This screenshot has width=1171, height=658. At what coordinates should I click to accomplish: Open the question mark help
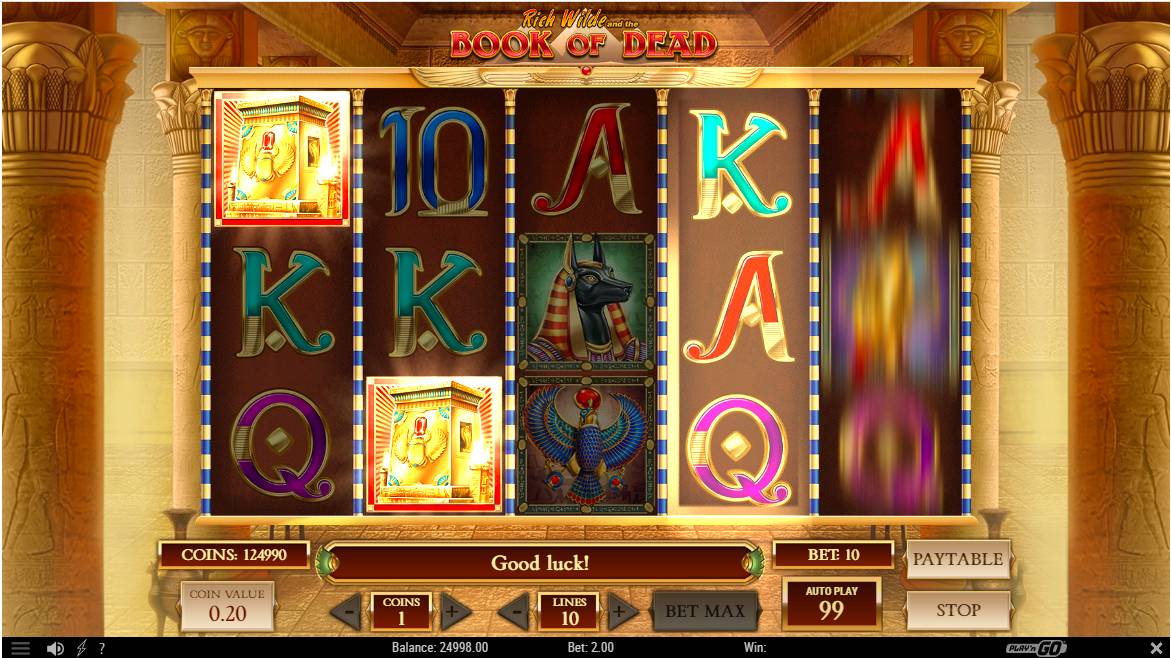click(x=101, y=648)
